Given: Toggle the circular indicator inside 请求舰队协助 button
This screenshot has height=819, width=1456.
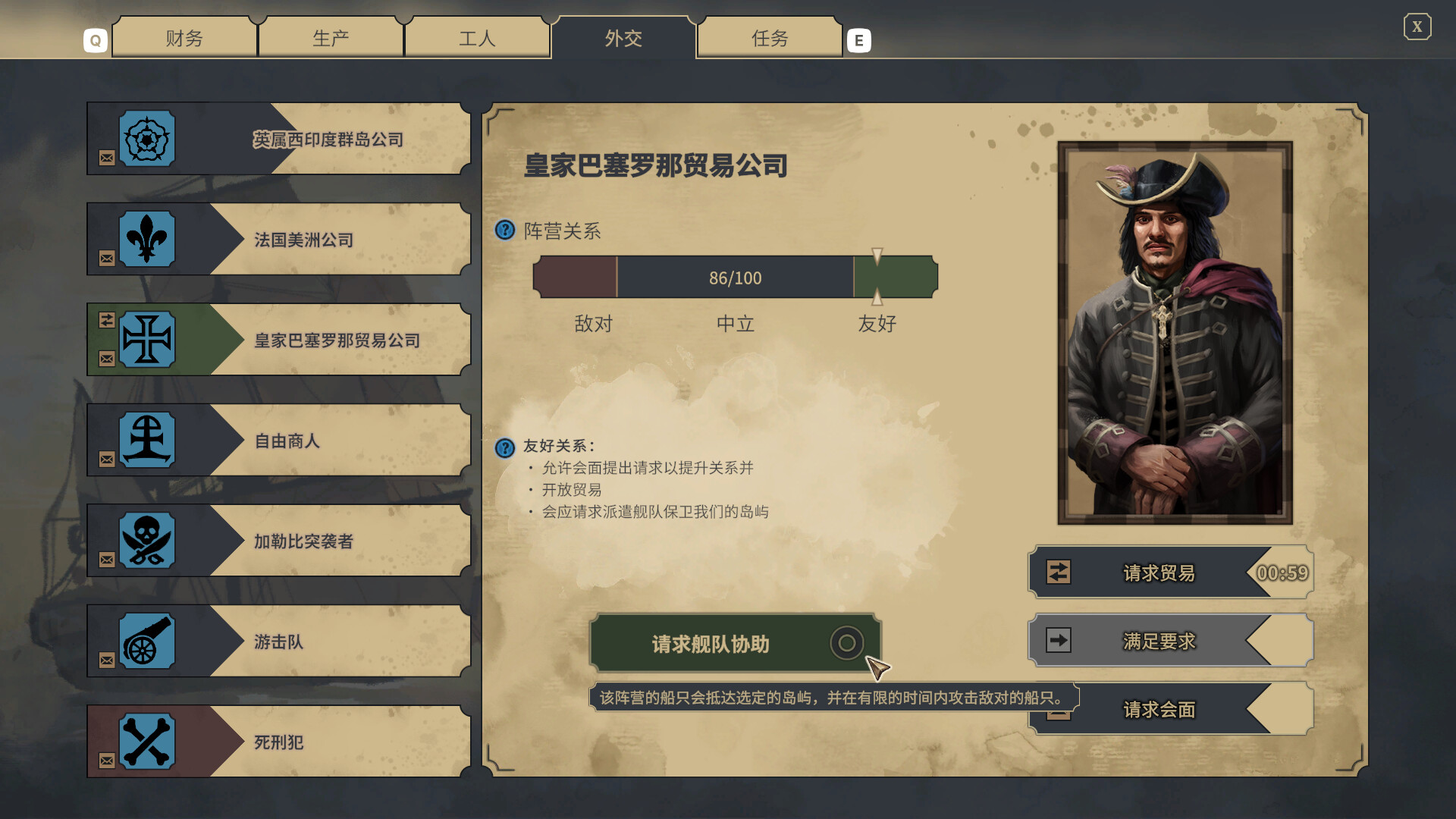Looking at the screenshot, I should [x=847, y=642].
